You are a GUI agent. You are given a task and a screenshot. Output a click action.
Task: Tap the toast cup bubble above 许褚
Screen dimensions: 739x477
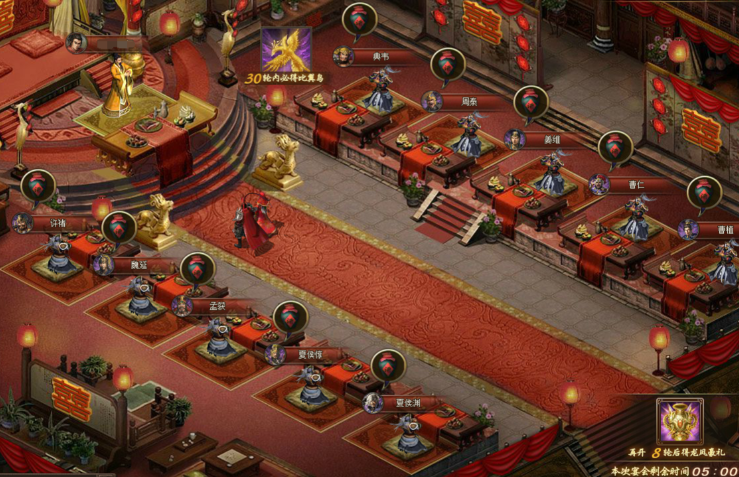pyautogui.click(x=38, y=186)
